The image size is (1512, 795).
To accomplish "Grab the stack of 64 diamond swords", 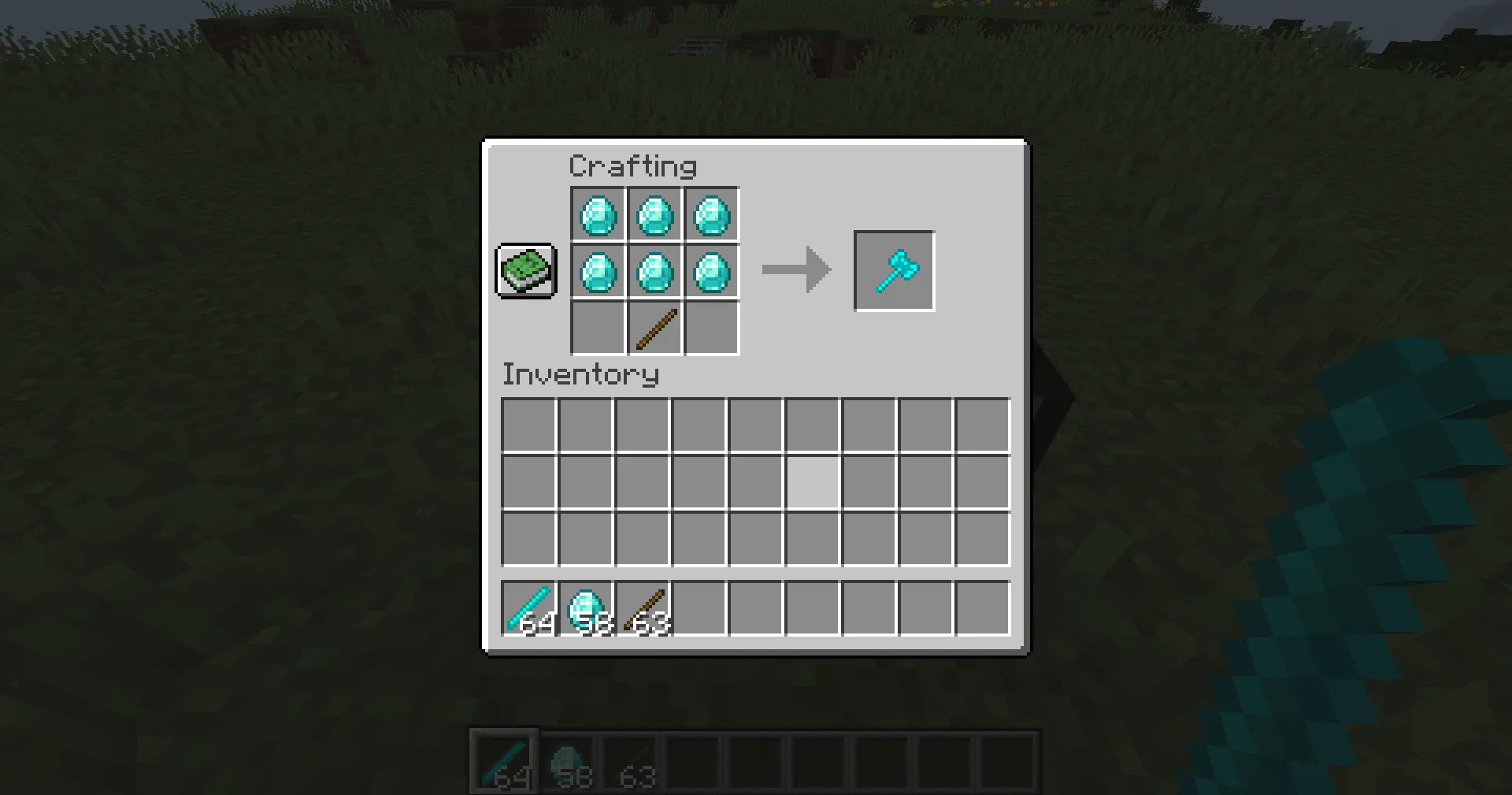I will [528, 607].
